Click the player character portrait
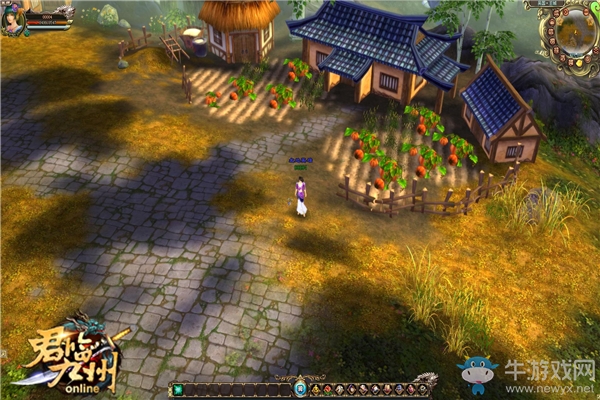 12,17
